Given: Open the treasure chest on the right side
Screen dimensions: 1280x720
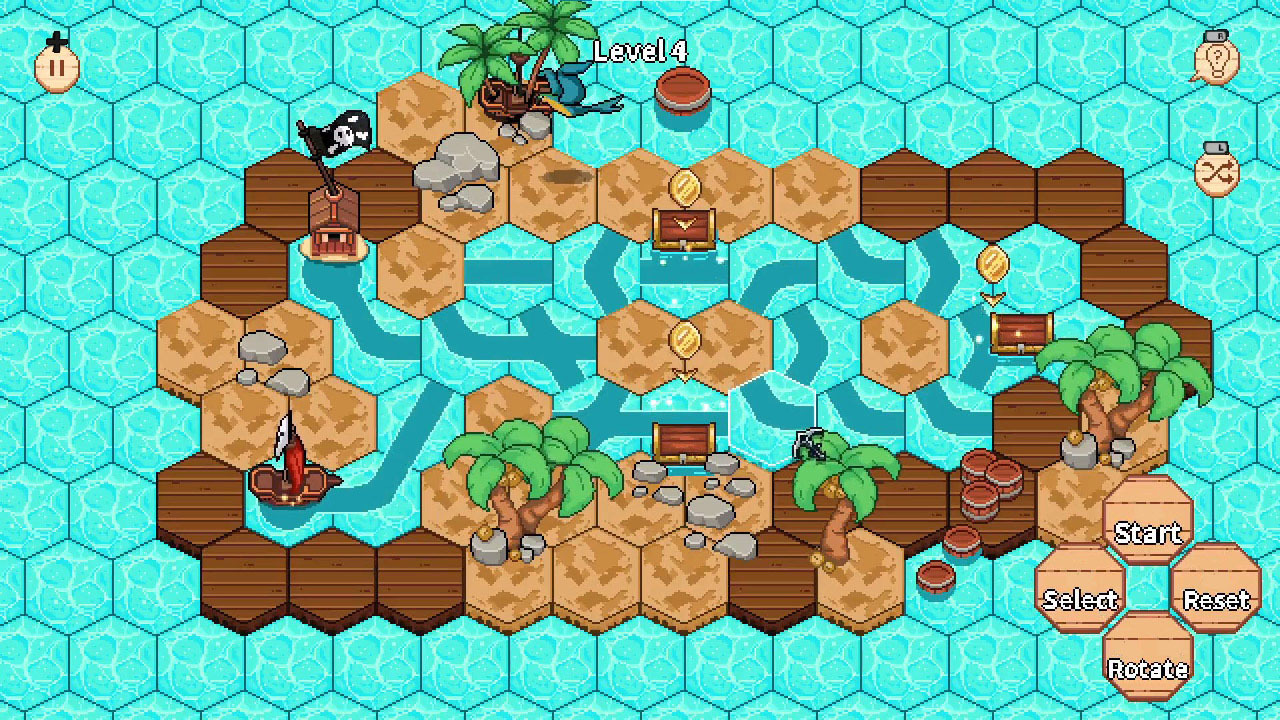Looking at the screenshot, I should pos(1022,333).
